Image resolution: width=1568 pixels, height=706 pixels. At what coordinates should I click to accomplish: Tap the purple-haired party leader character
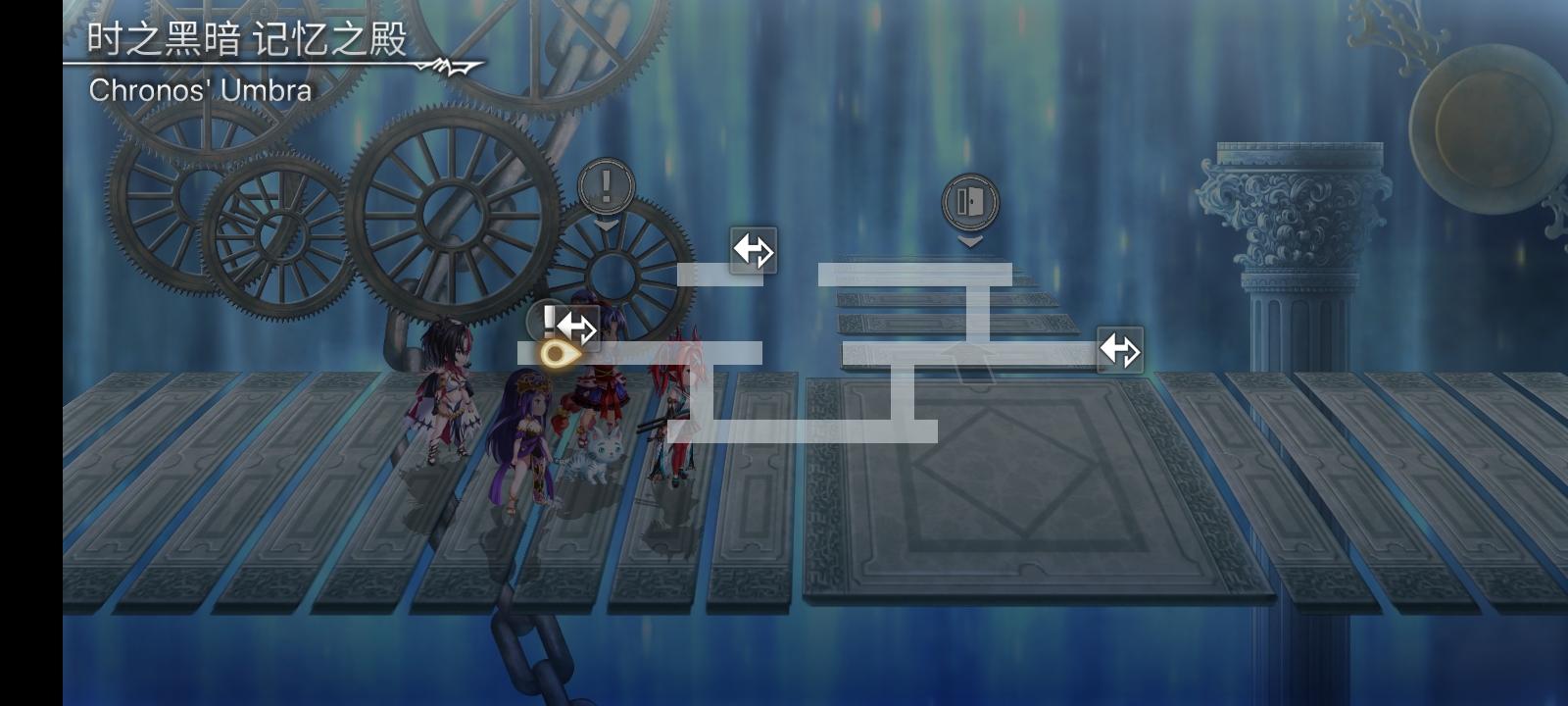pos(529,431)
